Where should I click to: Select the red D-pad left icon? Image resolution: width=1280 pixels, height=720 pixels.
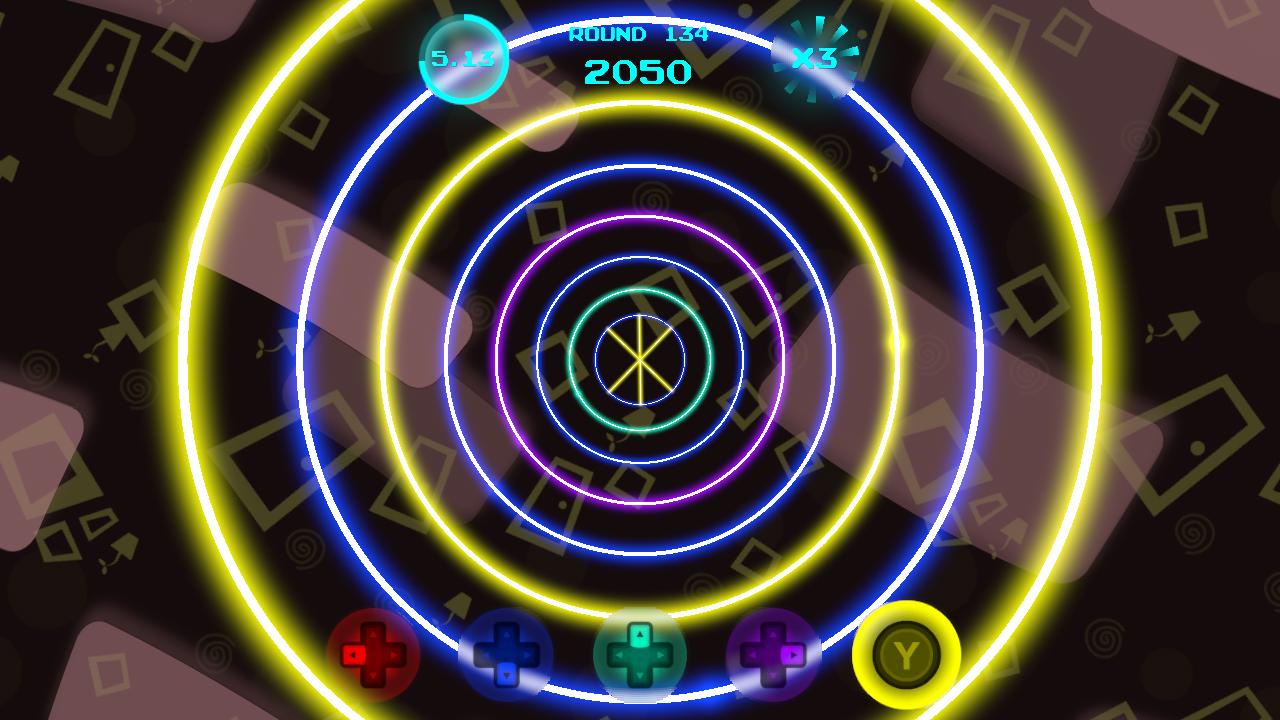(x=355, y=652)
